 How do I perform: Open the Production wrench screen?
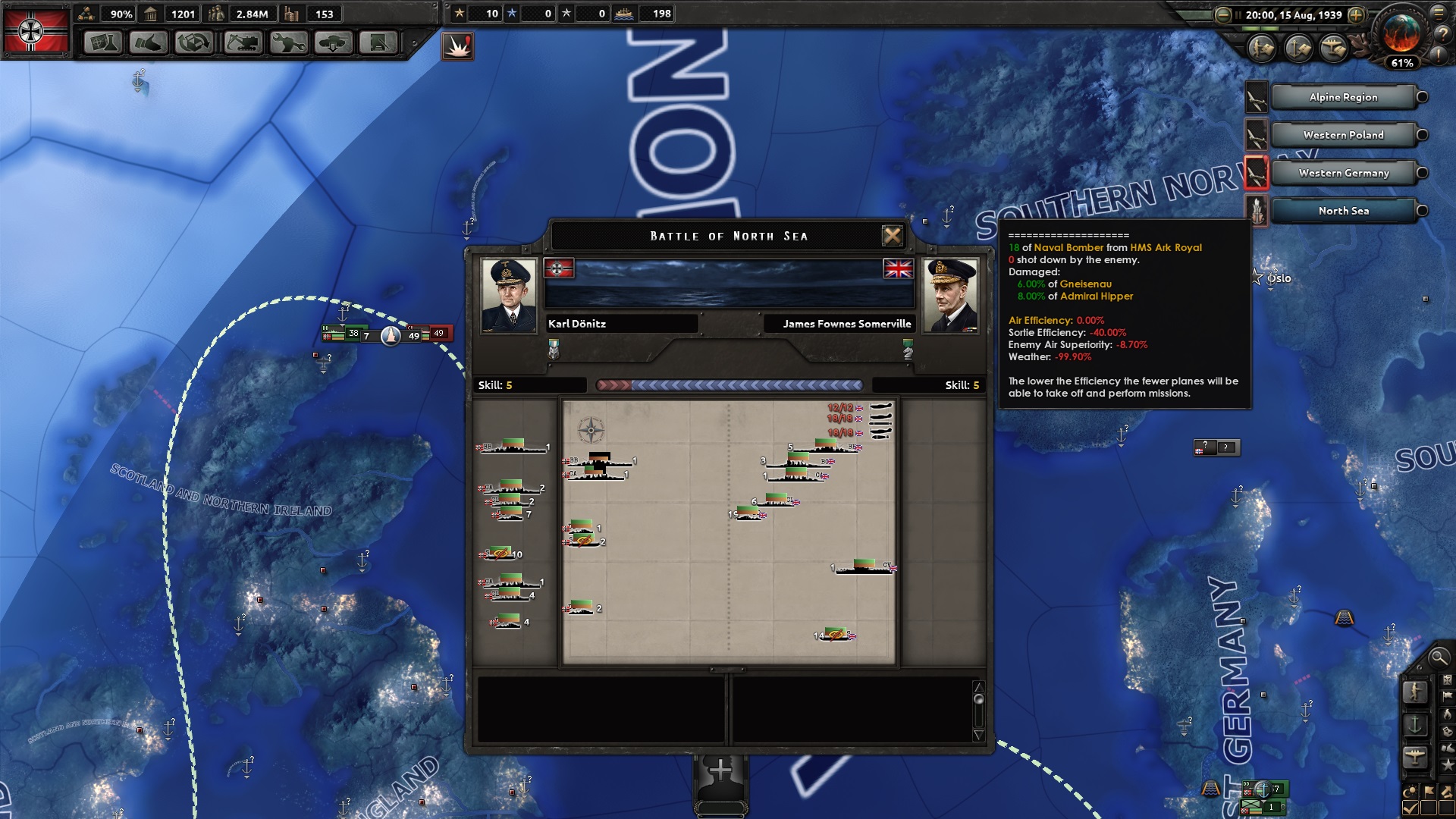tap(288, 42)
